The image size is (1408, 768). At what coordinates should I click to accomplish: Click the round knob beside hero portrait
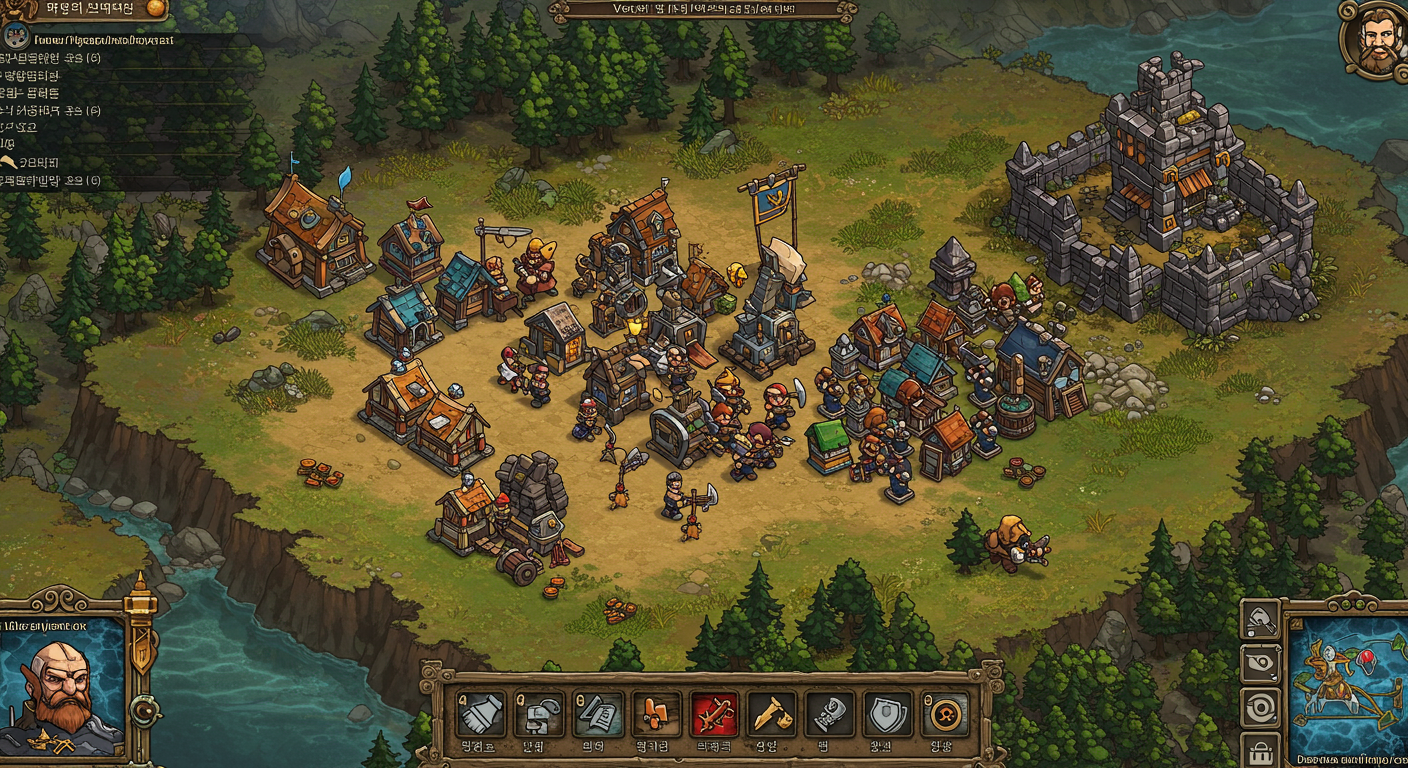coord(146,711)
